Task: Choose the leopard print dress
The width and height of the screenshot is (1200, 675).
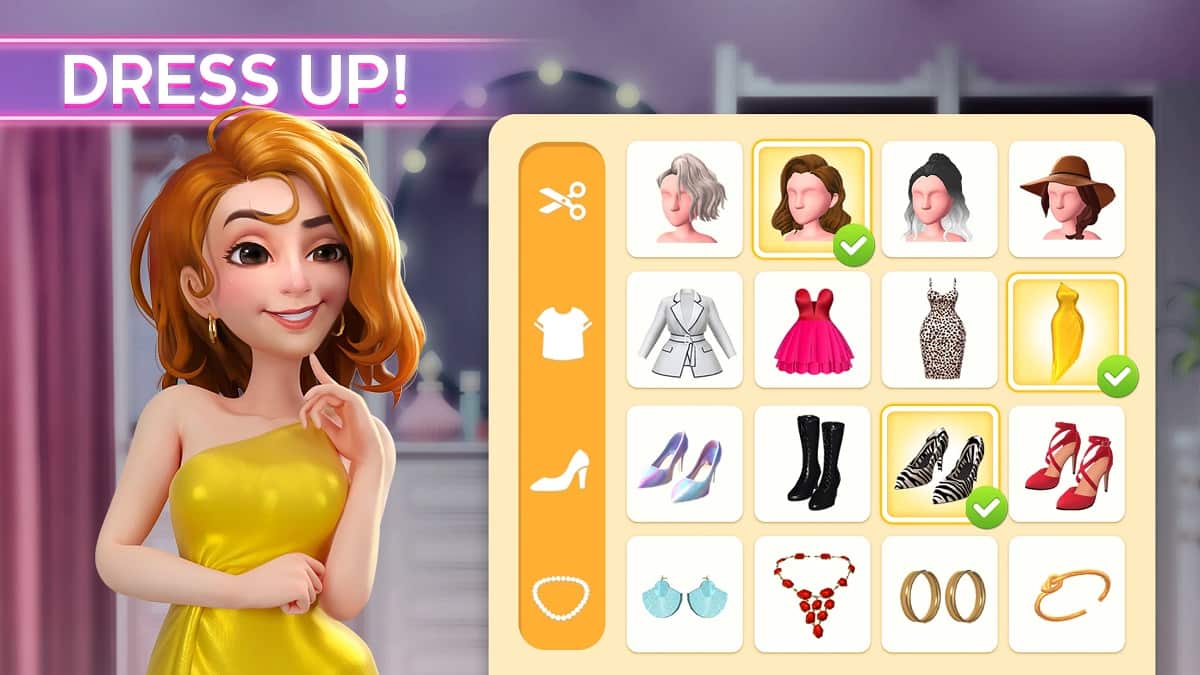Action: click(x=939, y=329)
